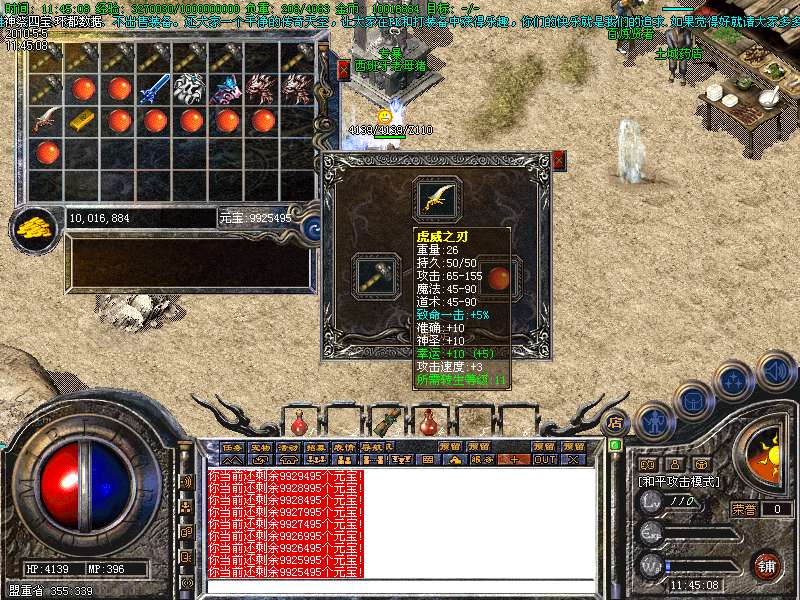Open the shop via the round 店 button

tap(616, 421)
